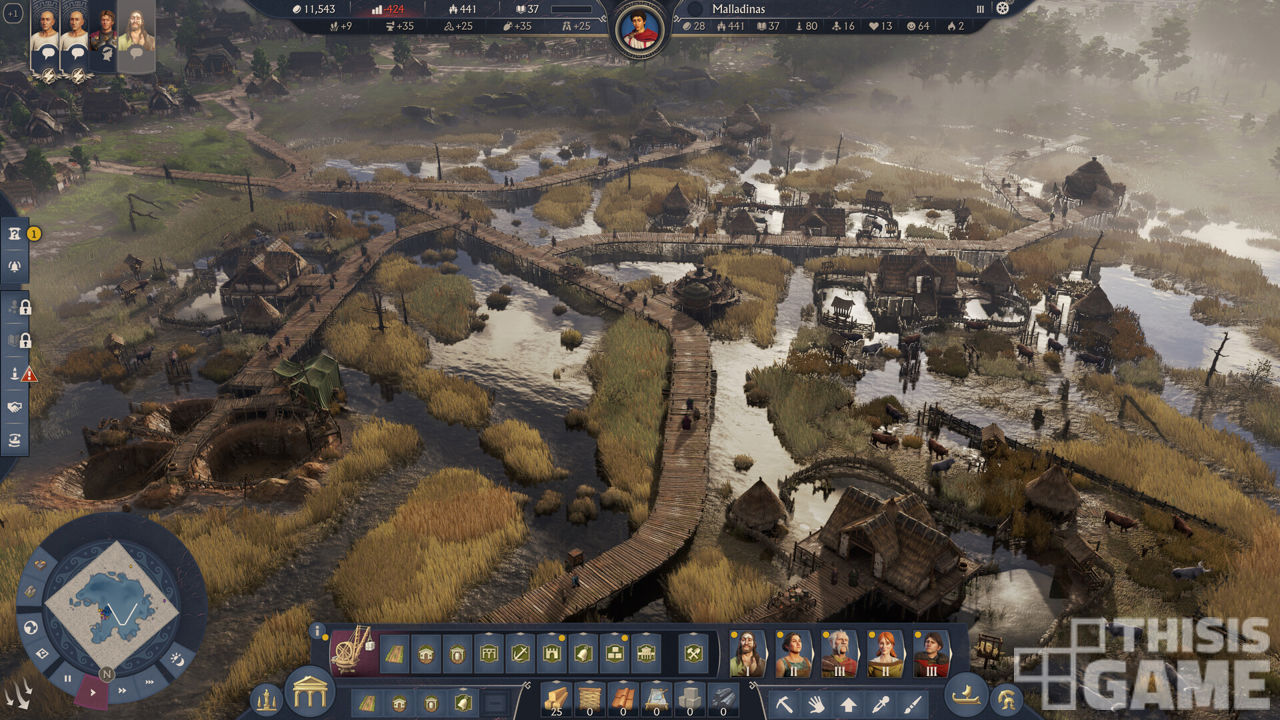Open the handshake diplomacy icon
The height and width of the screenshot is (720, 1280).
(15, 407)
